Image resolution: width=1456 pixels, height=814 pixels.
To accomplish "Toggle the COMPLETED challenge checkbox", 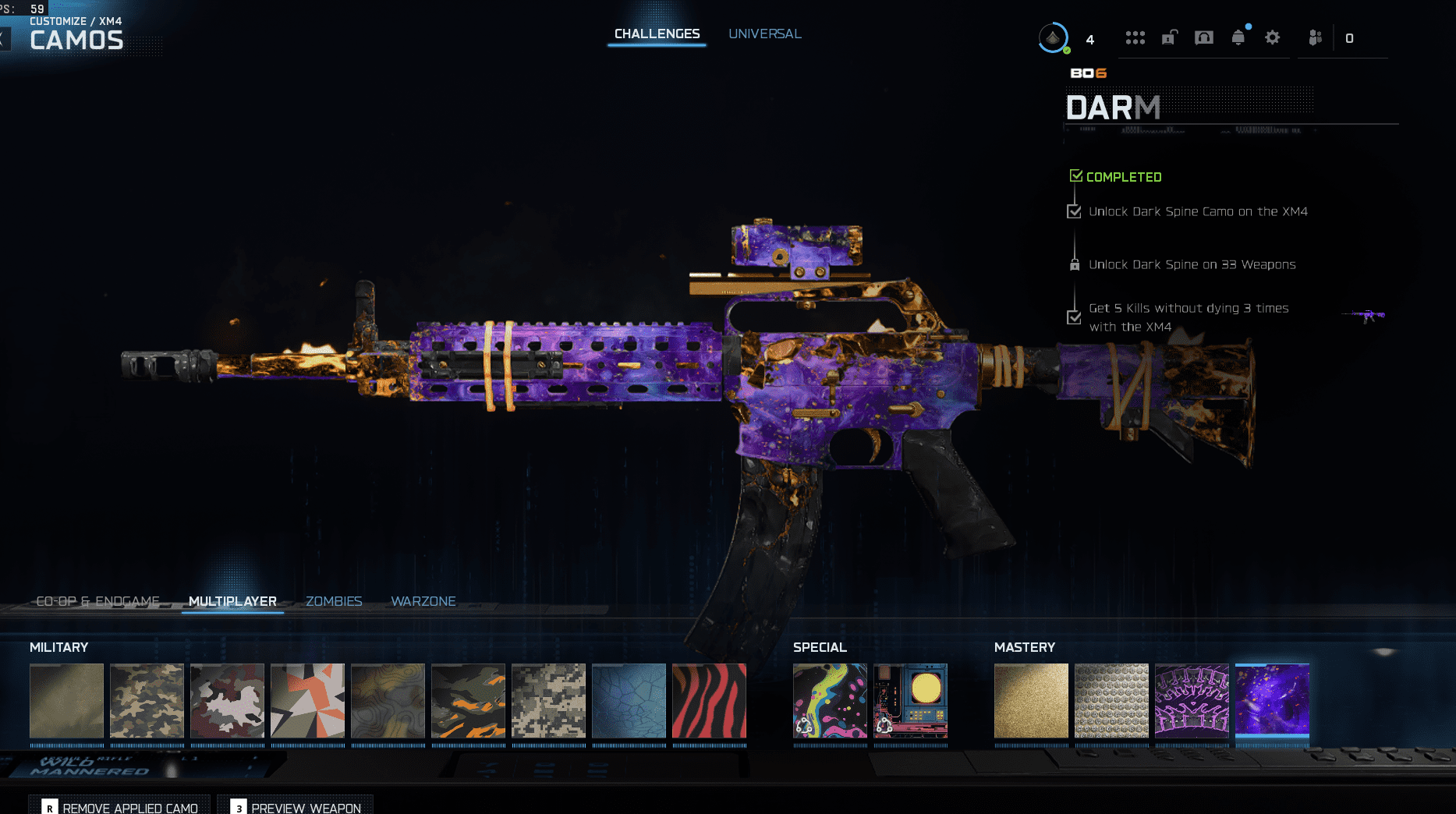I will [x=1077, y=175].
